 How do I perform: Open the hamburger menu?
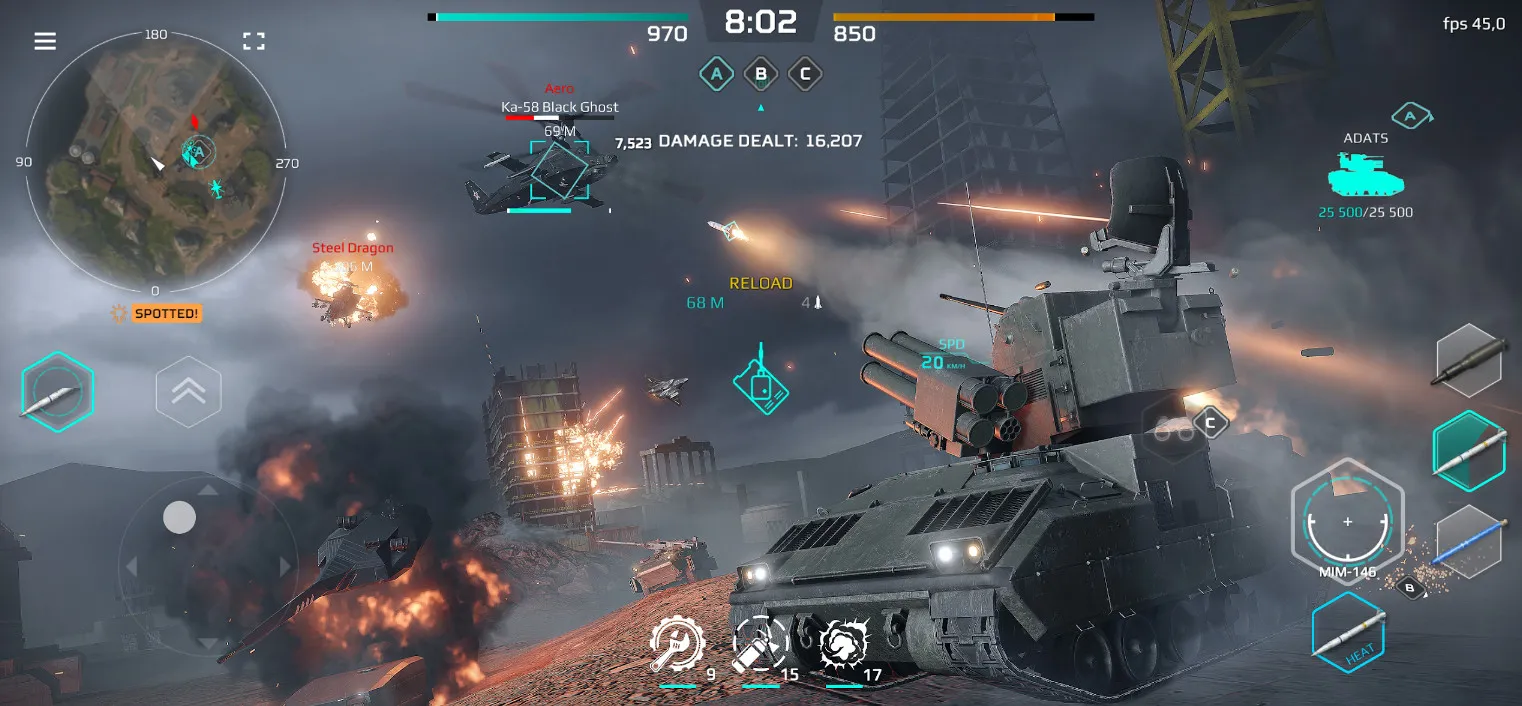point(45,41)
